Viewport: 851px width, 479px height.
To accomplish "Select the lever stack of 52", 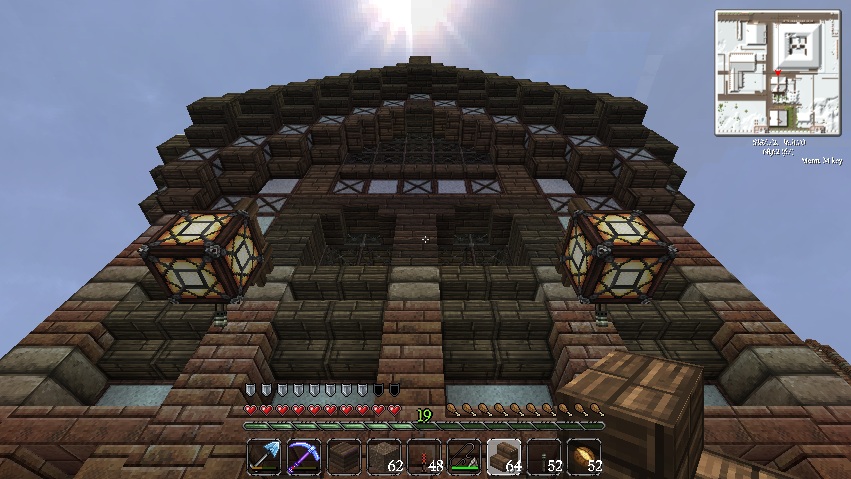I will point(543,457).
